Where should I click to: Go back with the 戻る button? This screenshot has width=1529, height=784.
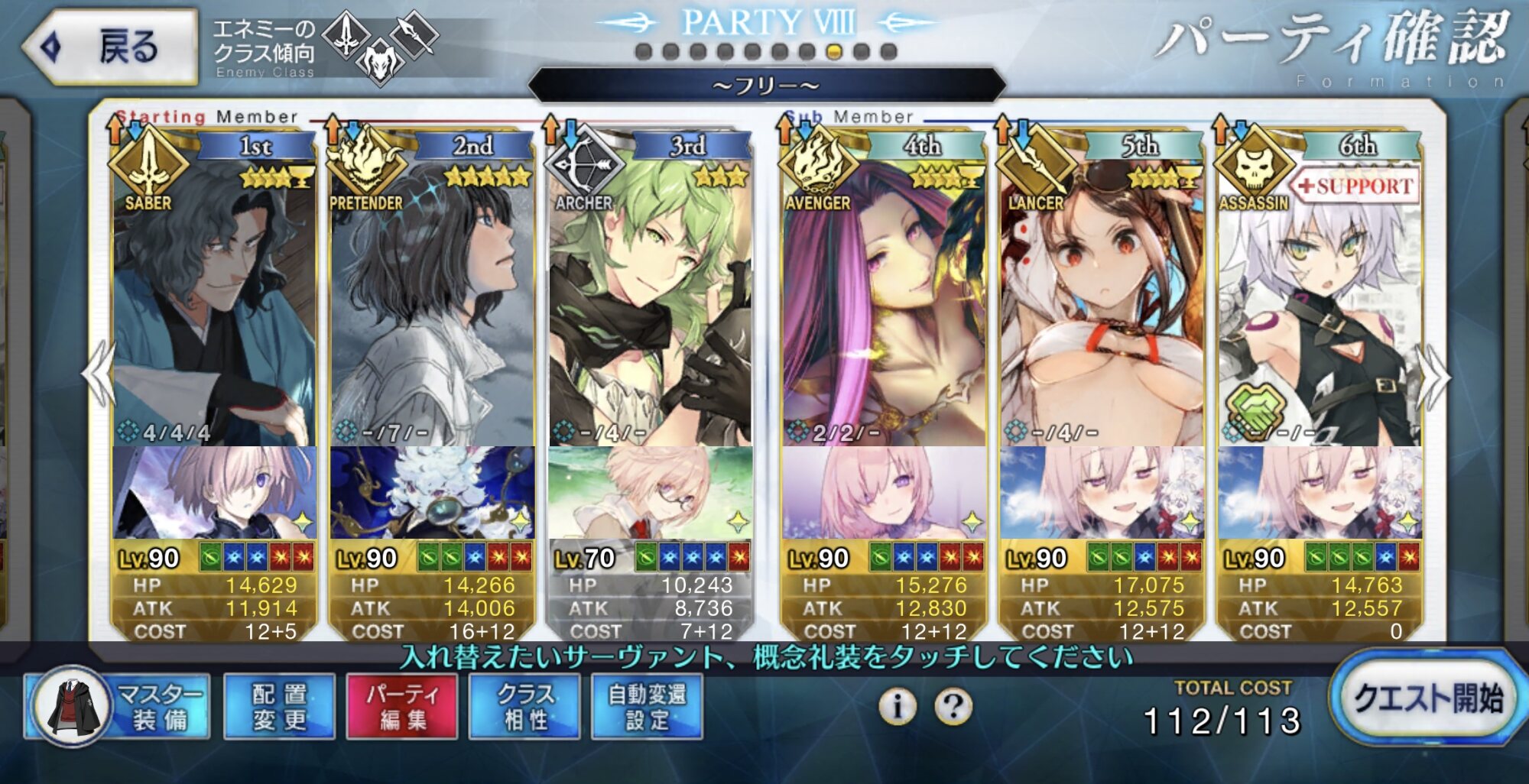(109, 46)
